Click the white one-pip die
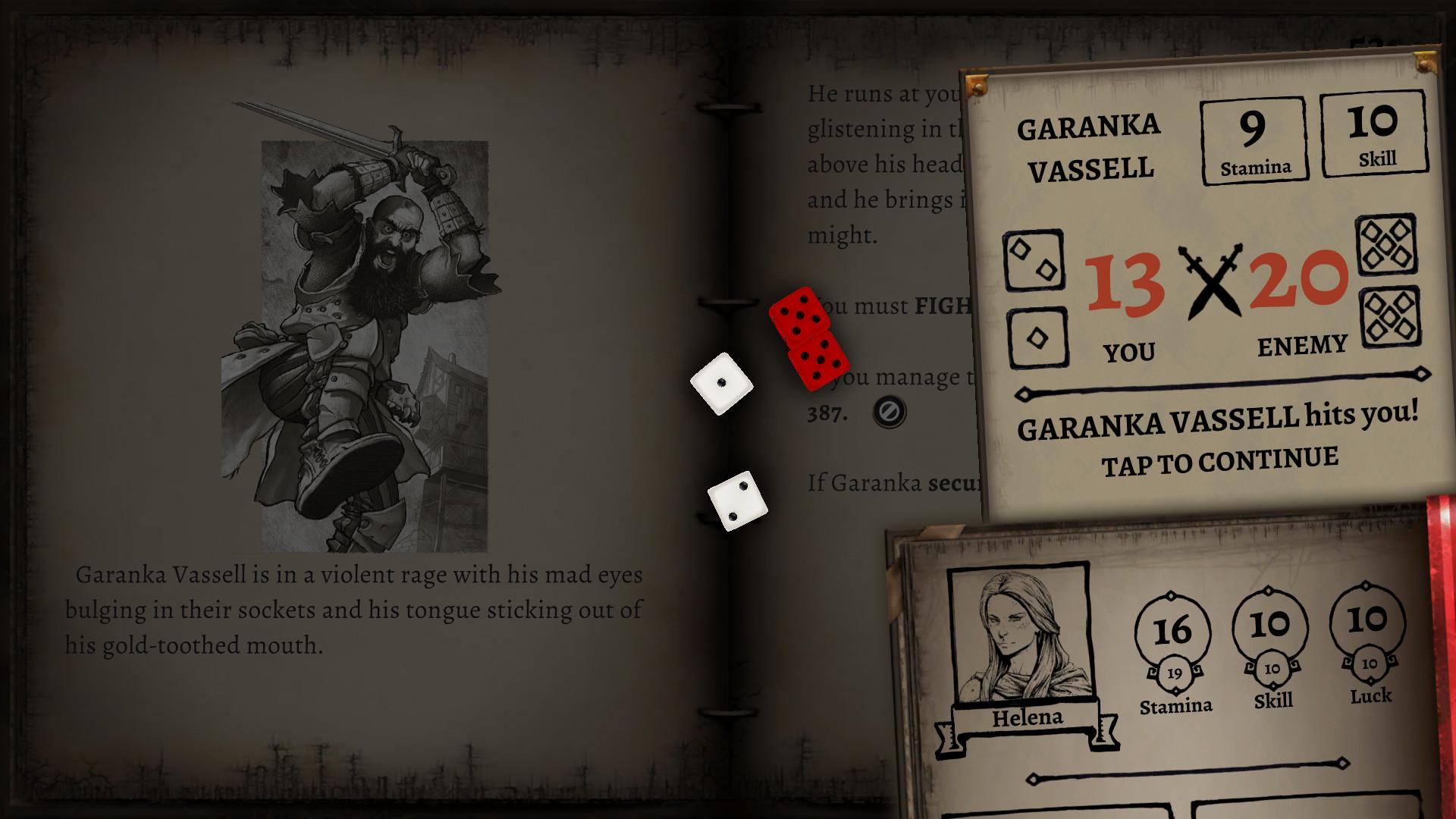Image resolution: width=1456 pixels, height=819 pixels. coord(721,383)
